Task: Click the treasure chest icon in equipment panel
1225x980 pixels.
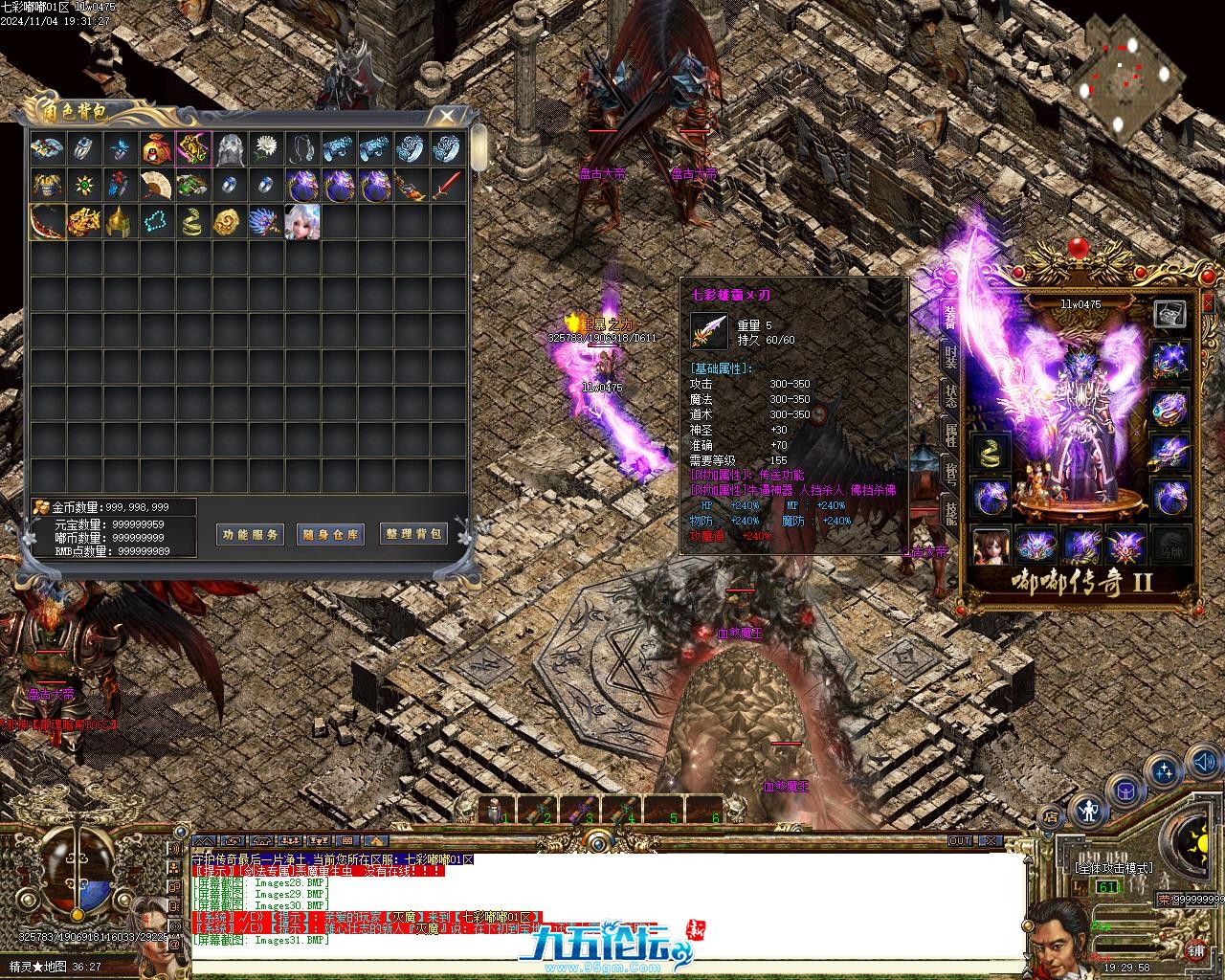Action: (1169, 313)
